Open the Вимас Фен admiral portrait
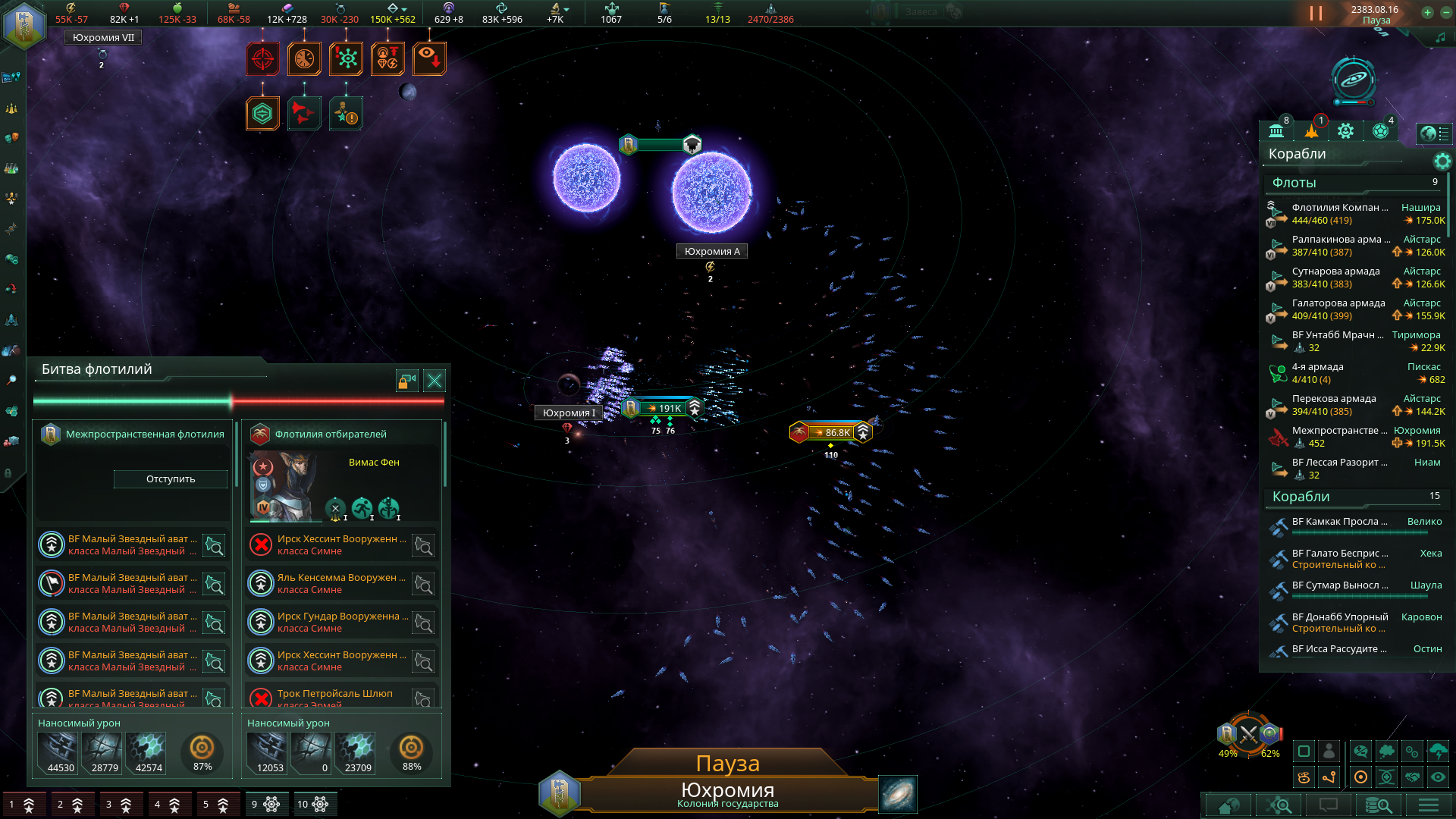The height and width of the screenshot is (819, 1456). click(285, 485)
